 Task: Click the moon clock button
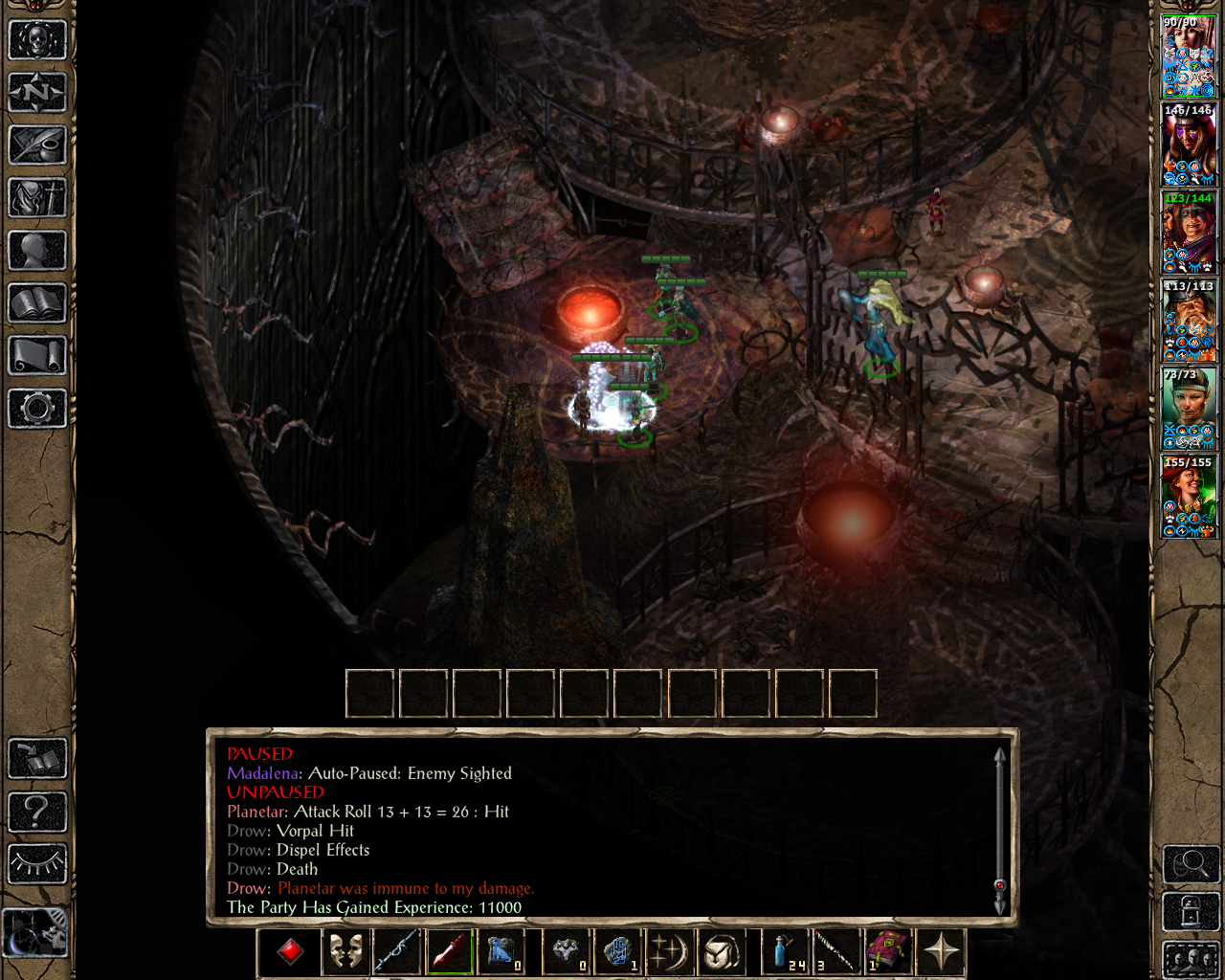[35, 933]
